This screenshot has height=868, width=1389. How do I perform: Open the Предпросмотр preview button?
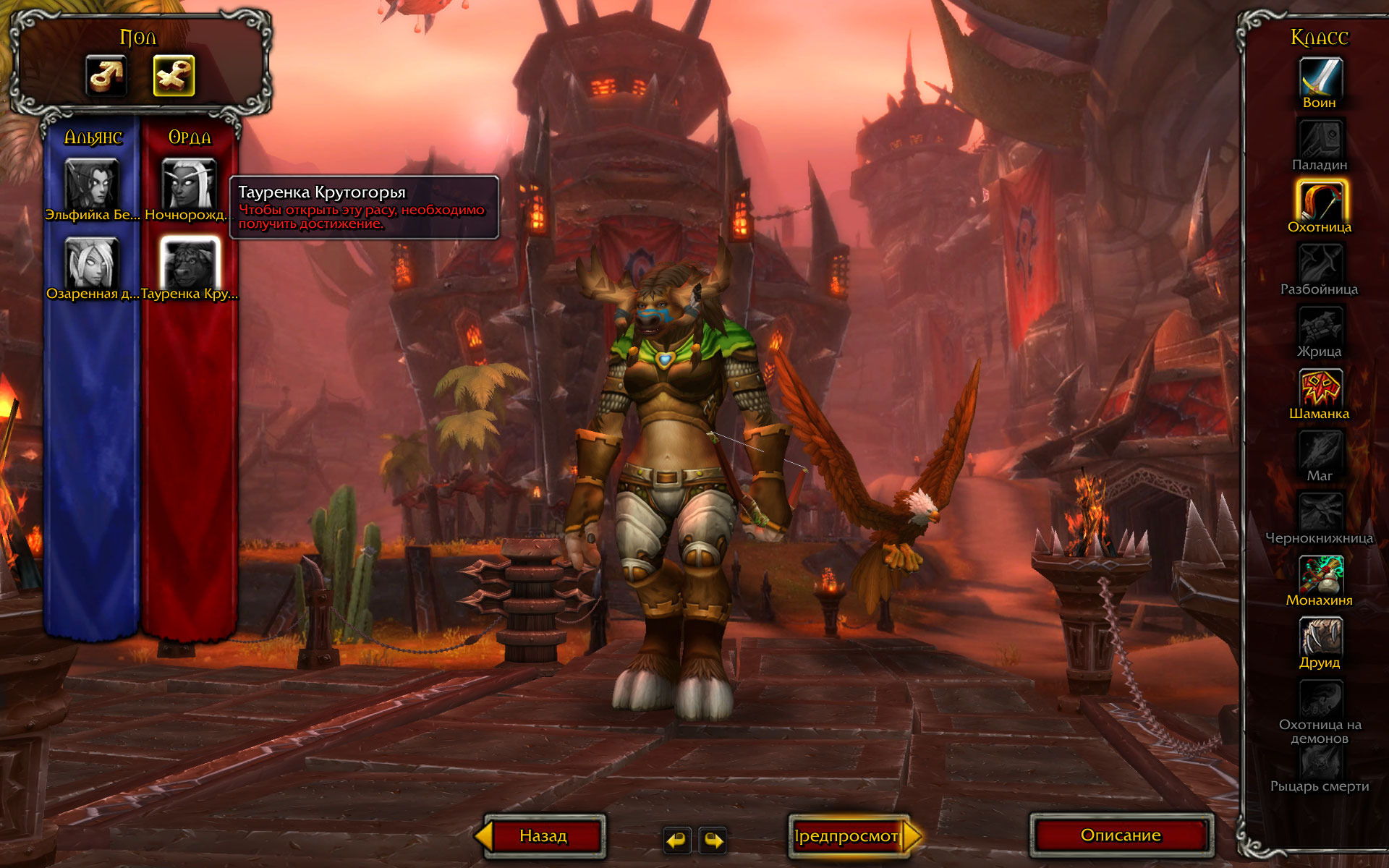click(x=846, y=836)
